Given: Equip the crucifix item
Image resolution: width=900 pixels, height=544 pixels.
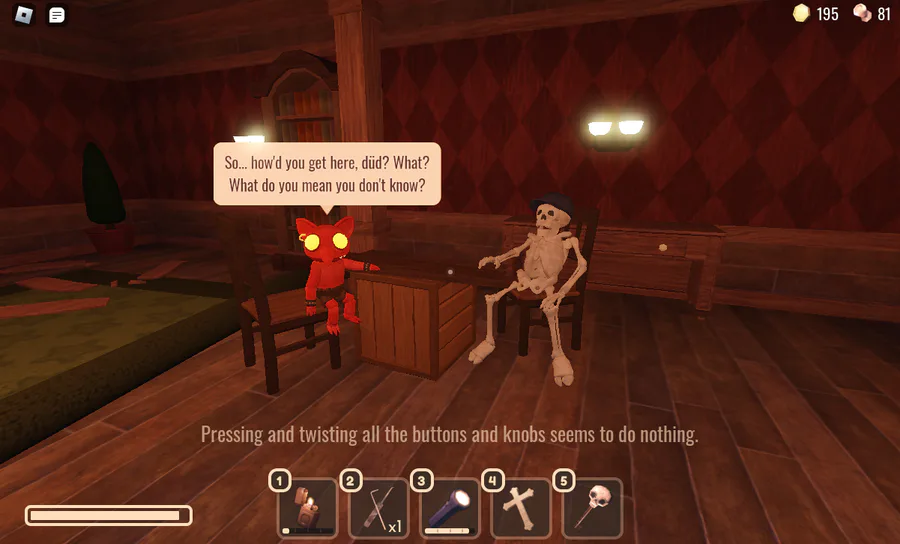Looking at the screenshot, I should coord(521,508).
